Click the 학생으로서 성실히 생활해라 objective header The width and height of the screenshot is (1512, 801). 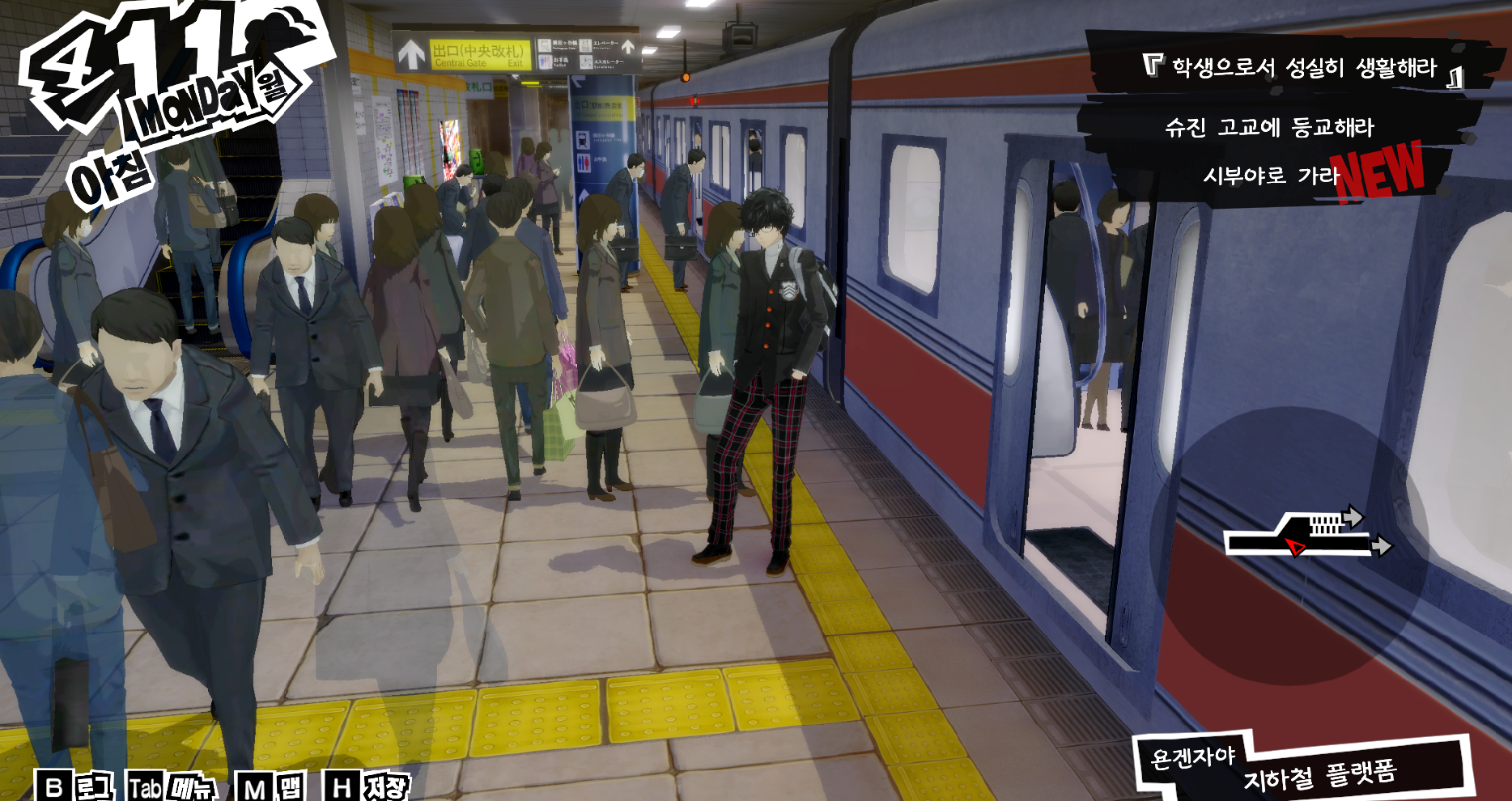1303,67
